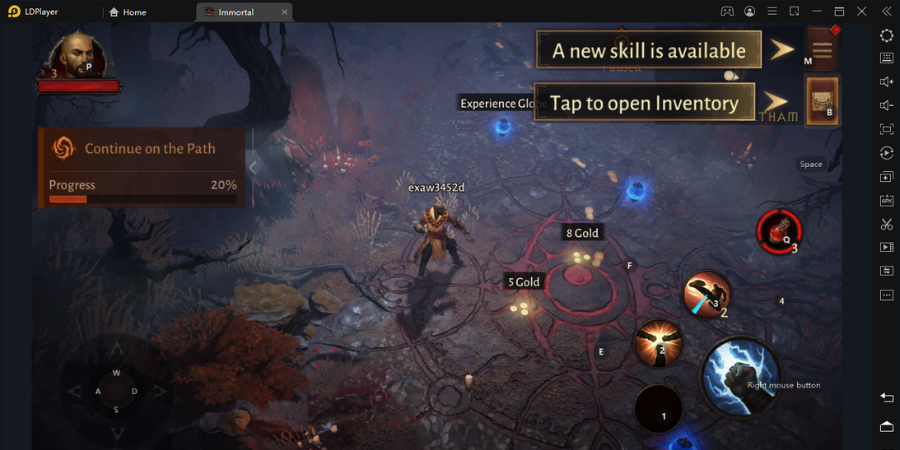
Task: Activate the flying kick skill icon
Action: (x=706, y=294)
